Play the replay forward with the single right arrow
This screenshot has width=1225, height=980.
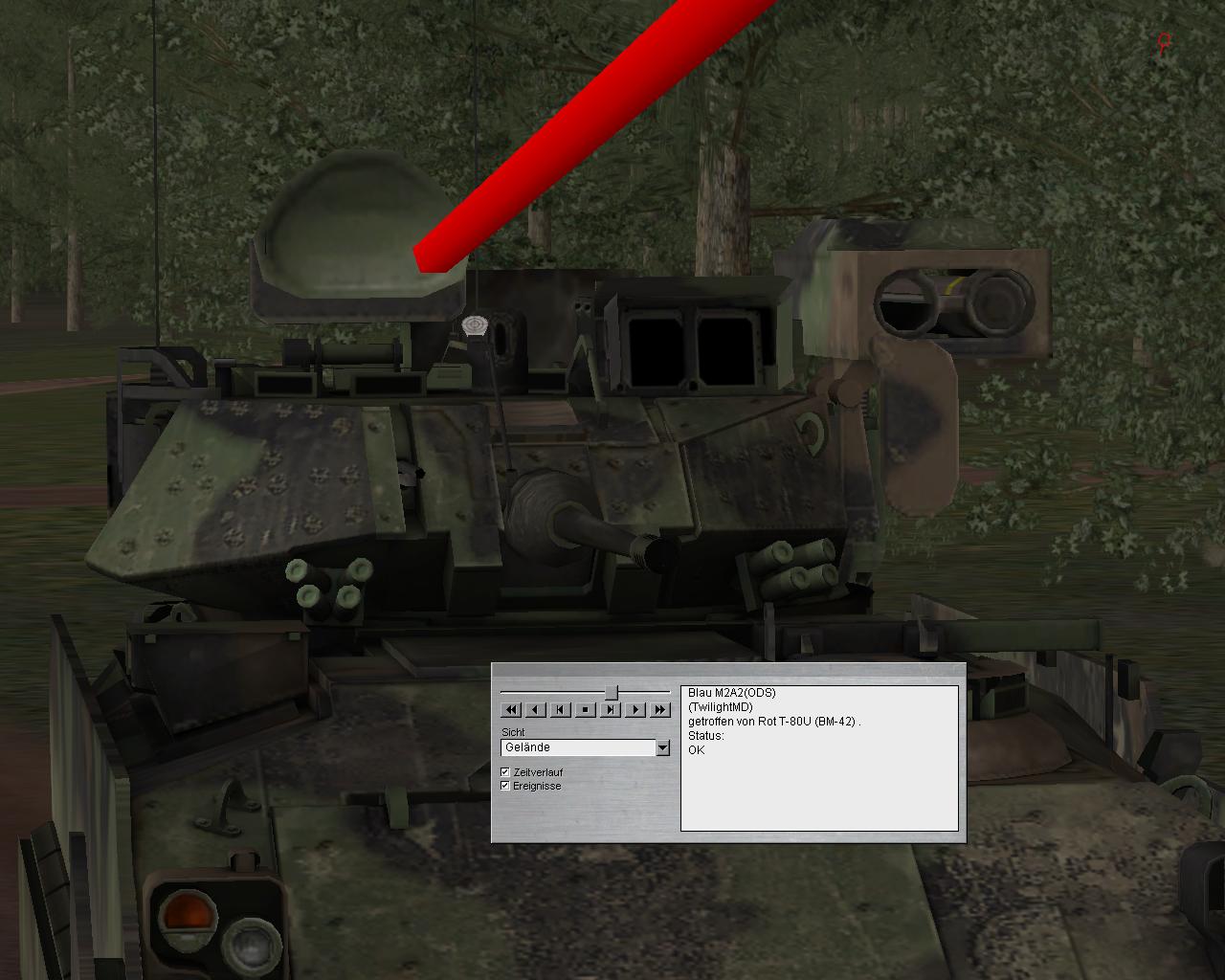[635, 709]
